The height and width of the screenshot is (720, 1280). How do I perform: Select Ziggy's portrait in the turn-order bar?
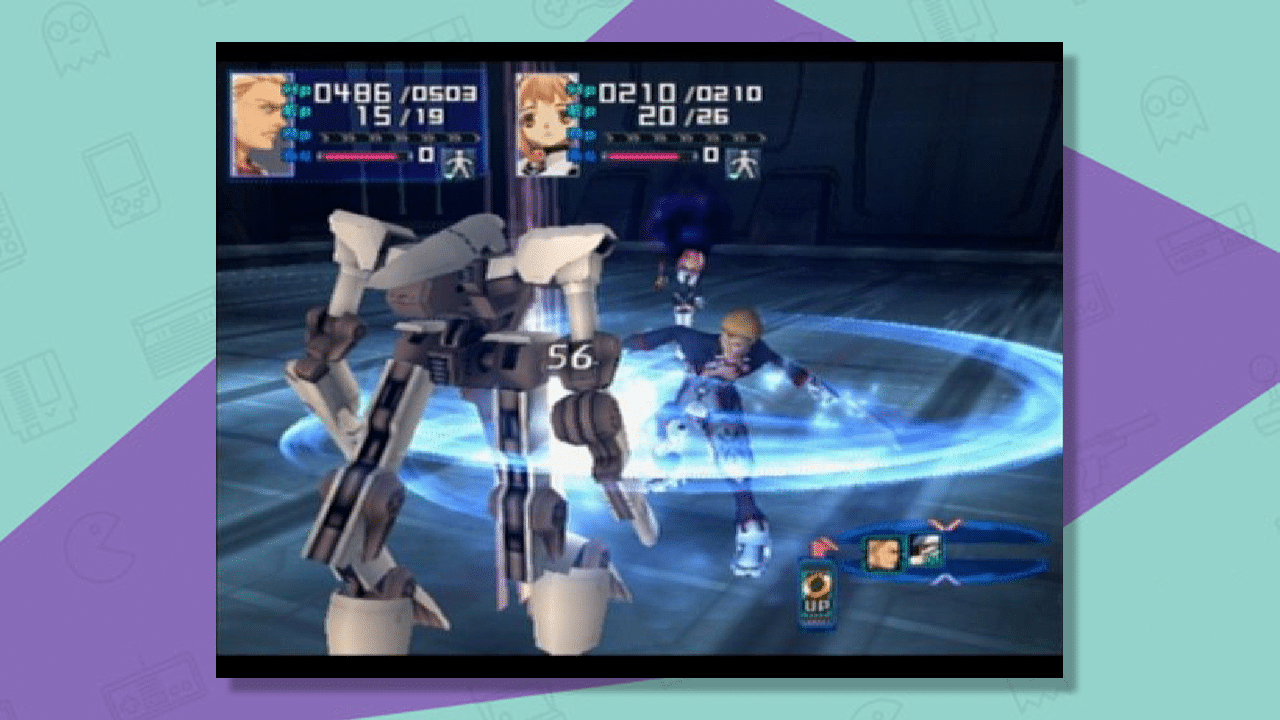pyautogui.click(x=884, y=552)
